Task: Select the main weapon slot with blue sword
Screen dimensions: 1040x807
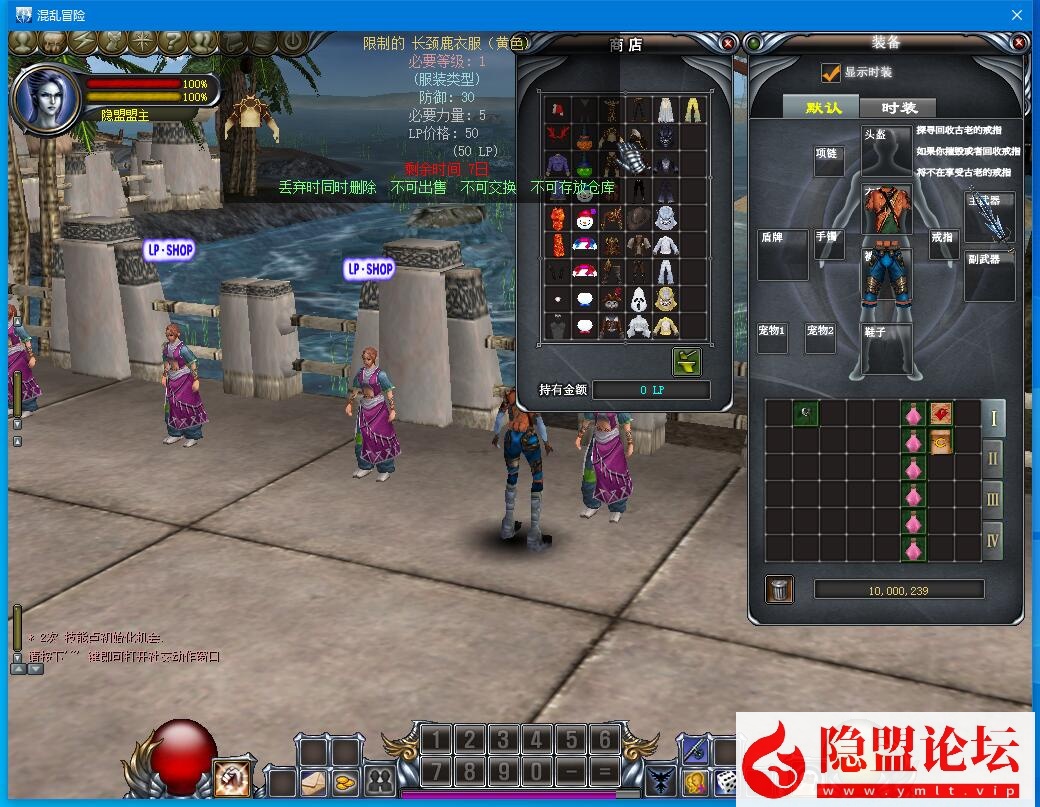Action: click(988, 213)
